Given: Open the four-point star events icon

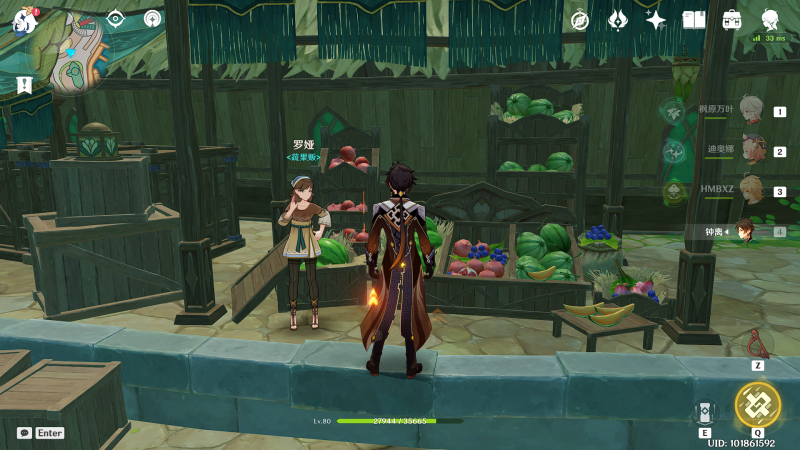Looking at the screenshot, I should pyautogui.click(x=656, y=20).
